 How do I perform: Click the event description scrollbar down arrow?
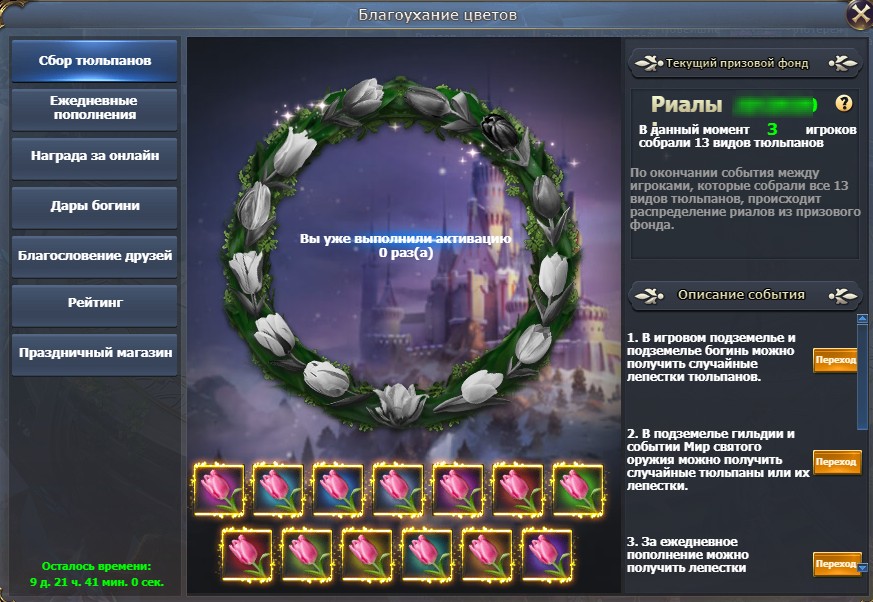[x=862, y=568]
